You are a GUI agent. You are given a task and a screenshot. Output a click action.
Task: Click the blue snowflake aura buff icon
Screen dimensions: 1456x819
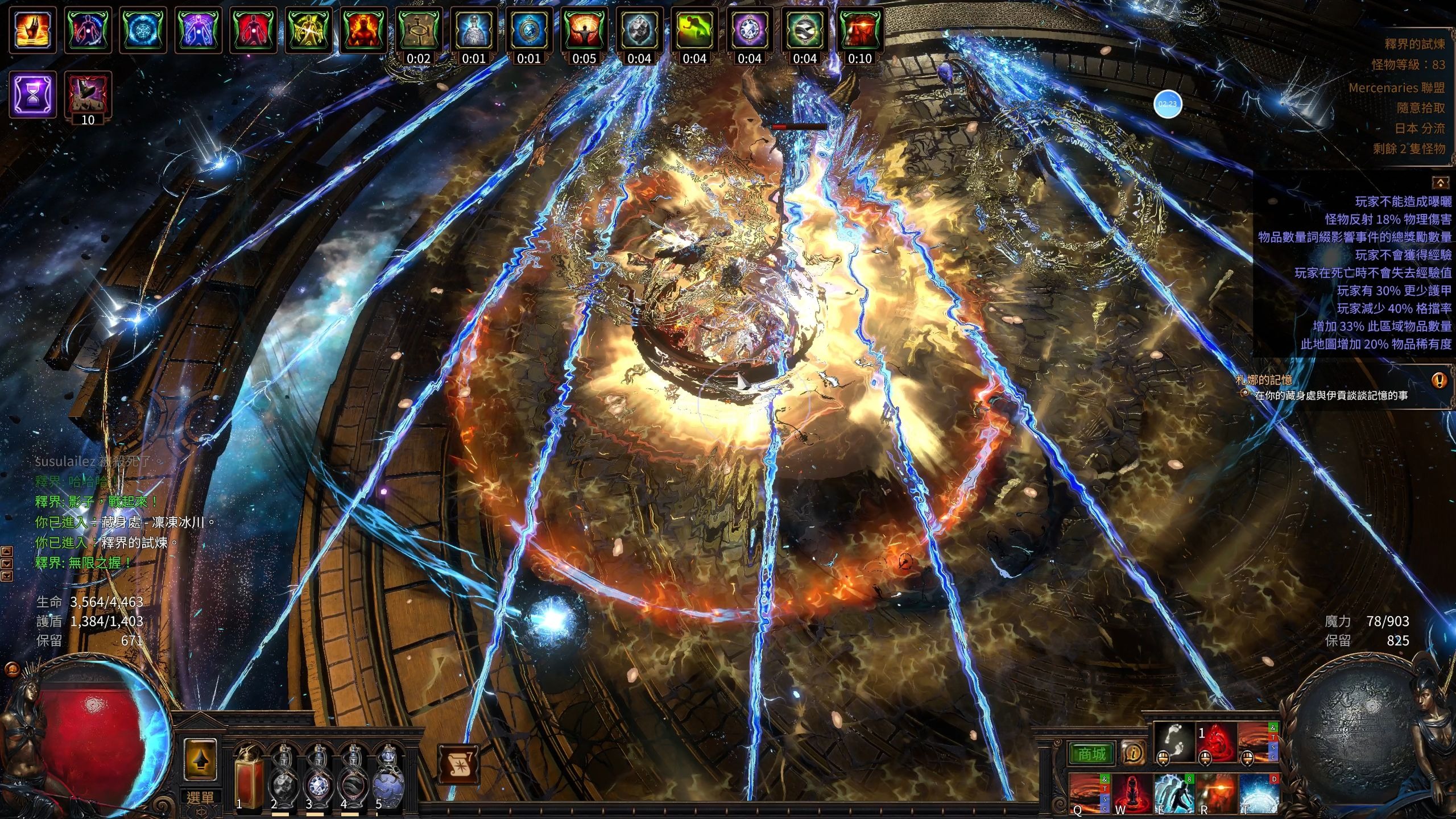coord(143,30)
